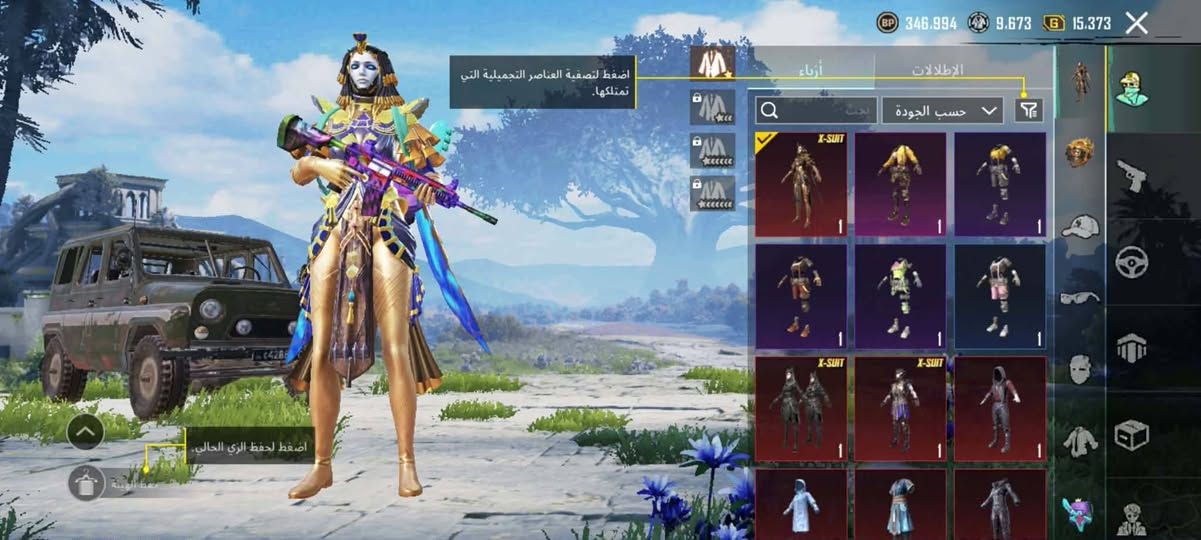Close the inventory with the X button
The width and height of the screenshot is (1201, 540).
click(1136, 23)
